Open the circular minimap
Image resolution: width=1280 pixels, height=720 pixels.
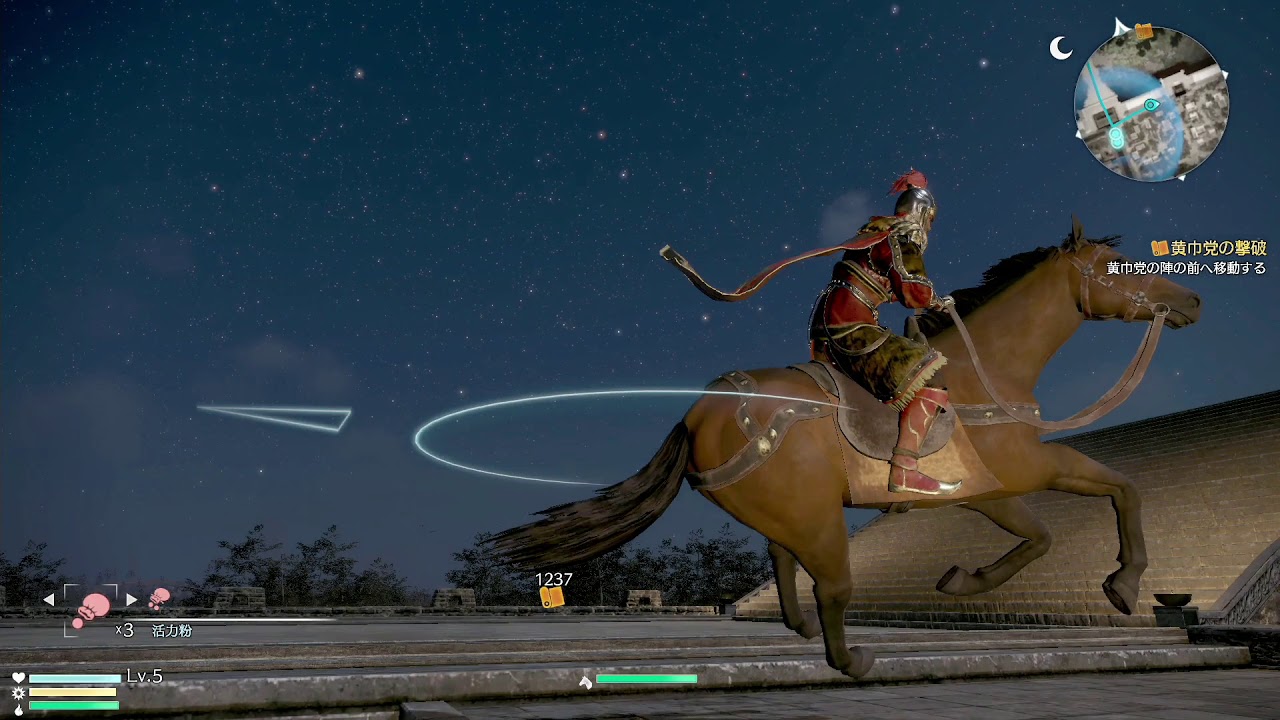1150,104
